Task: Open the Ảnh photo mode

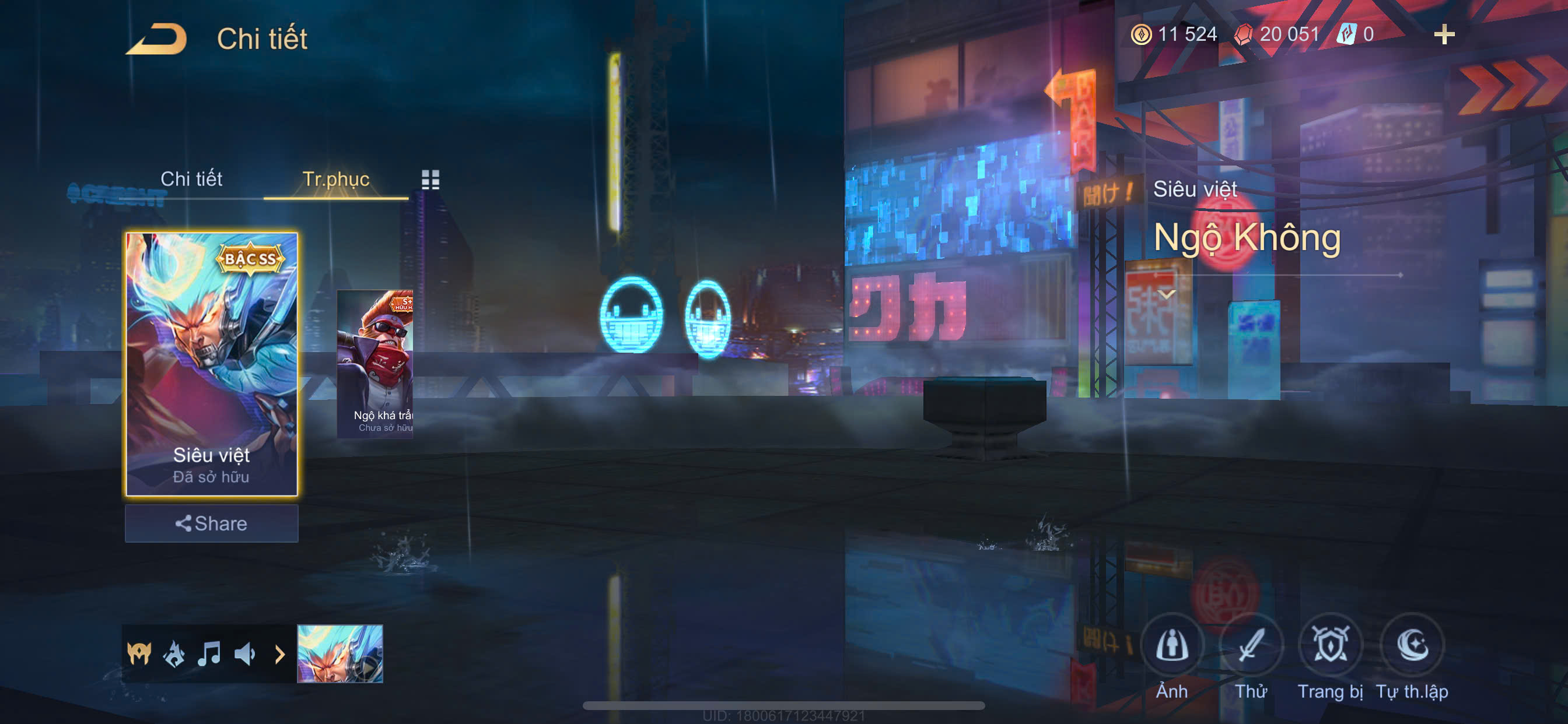Action: [x=1172, y=646]
